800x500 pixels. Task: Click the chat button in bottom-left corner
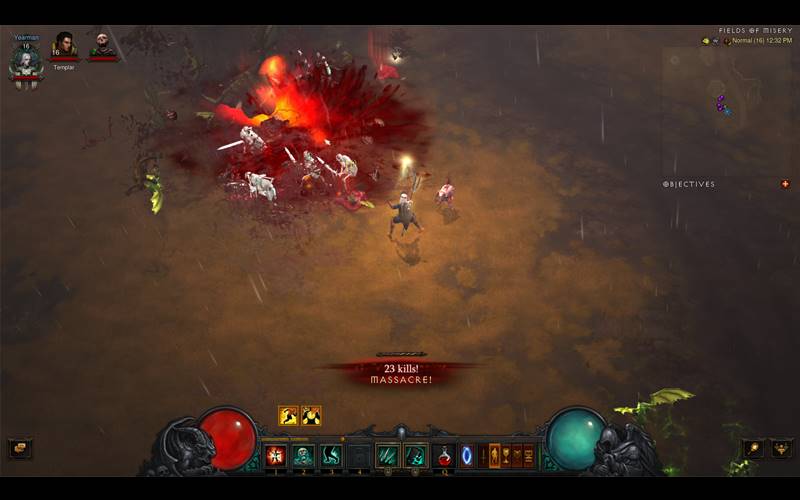click(x=19, y=449)
